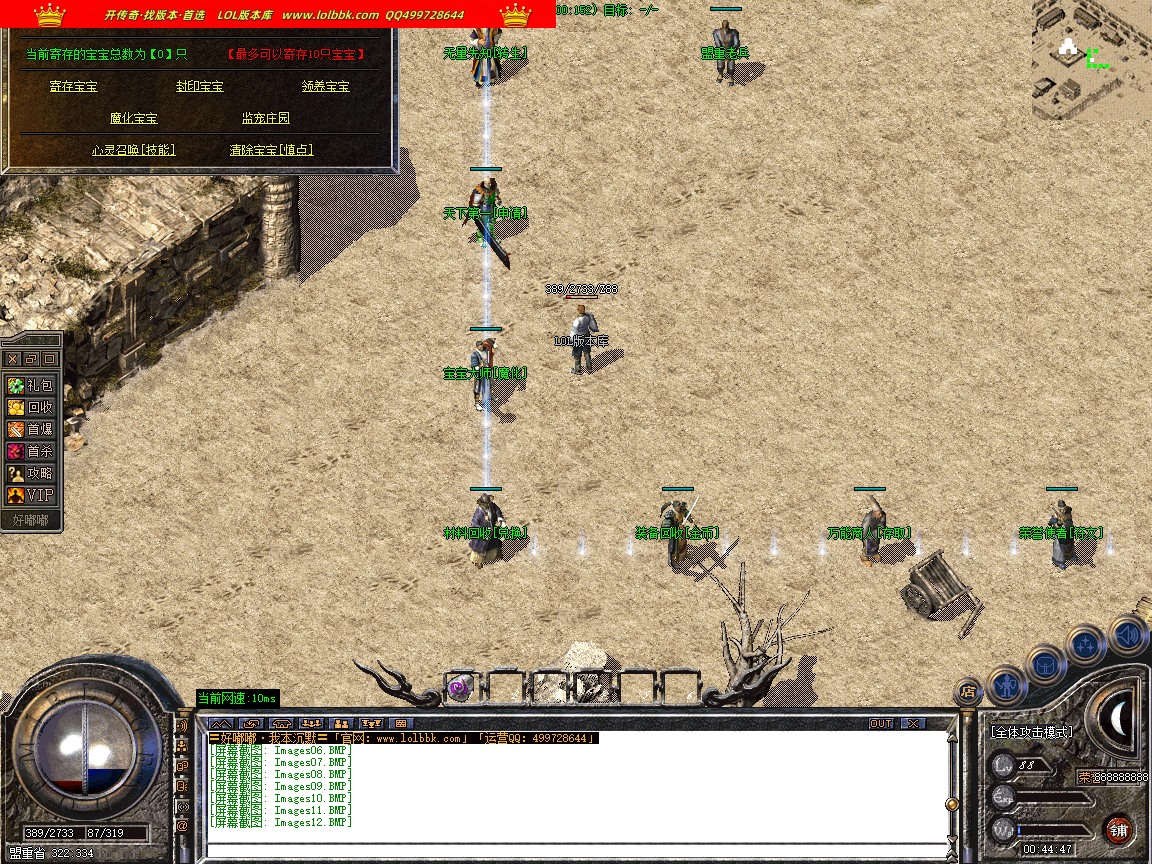Choose the 领养宝宝 adopt pet option
The width and height of the screenshot is (1152, 864).
(326, 87)
